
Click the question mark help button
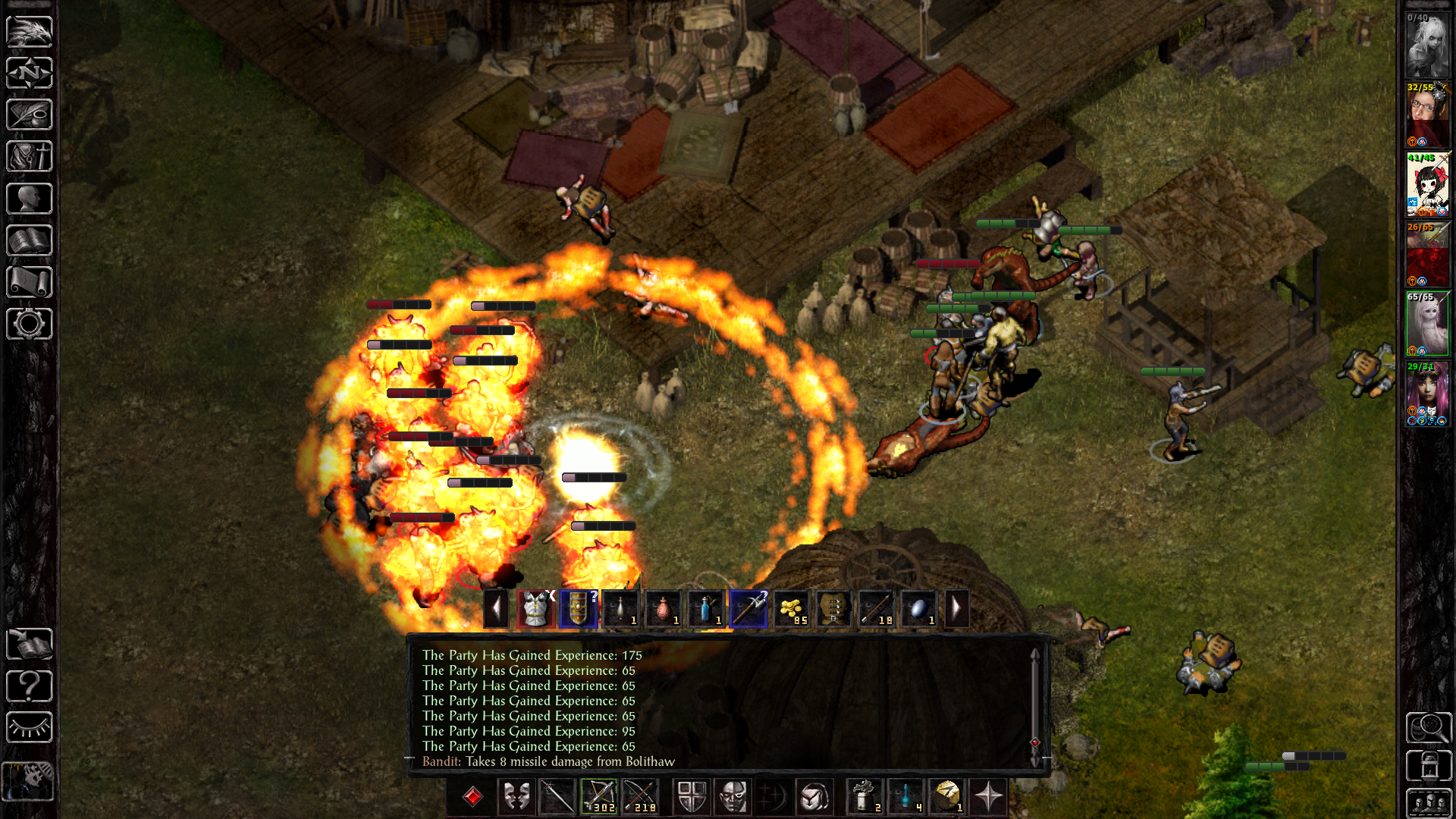[30, 686]
